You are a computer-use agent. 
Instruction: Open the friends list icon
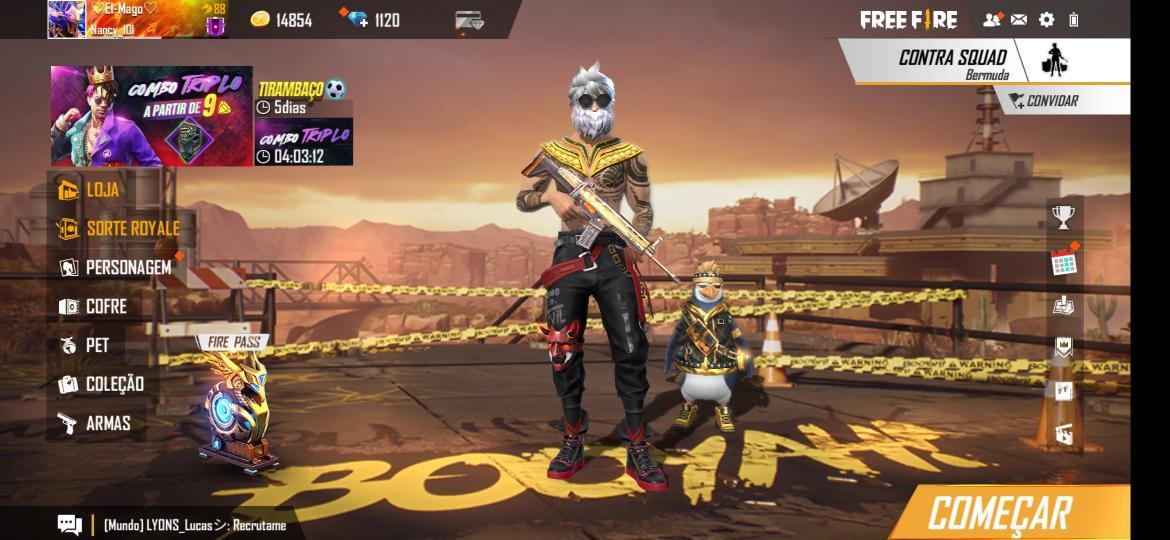click(x=991, y=19)
